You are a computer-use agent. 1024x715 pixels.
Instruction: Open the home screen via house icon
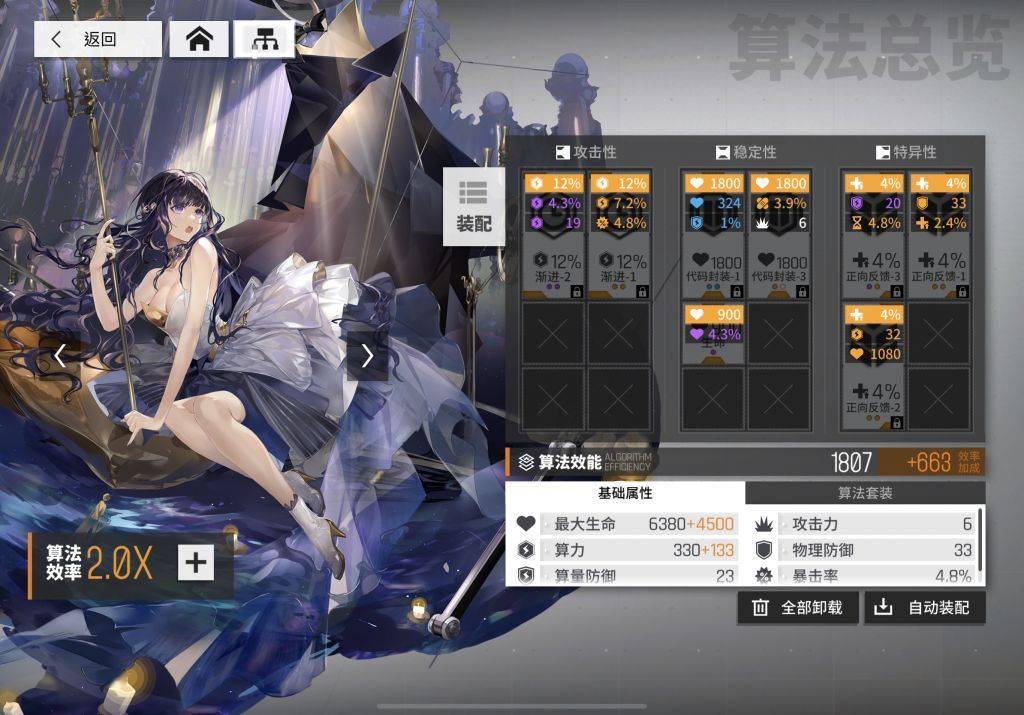click(200, 39)
